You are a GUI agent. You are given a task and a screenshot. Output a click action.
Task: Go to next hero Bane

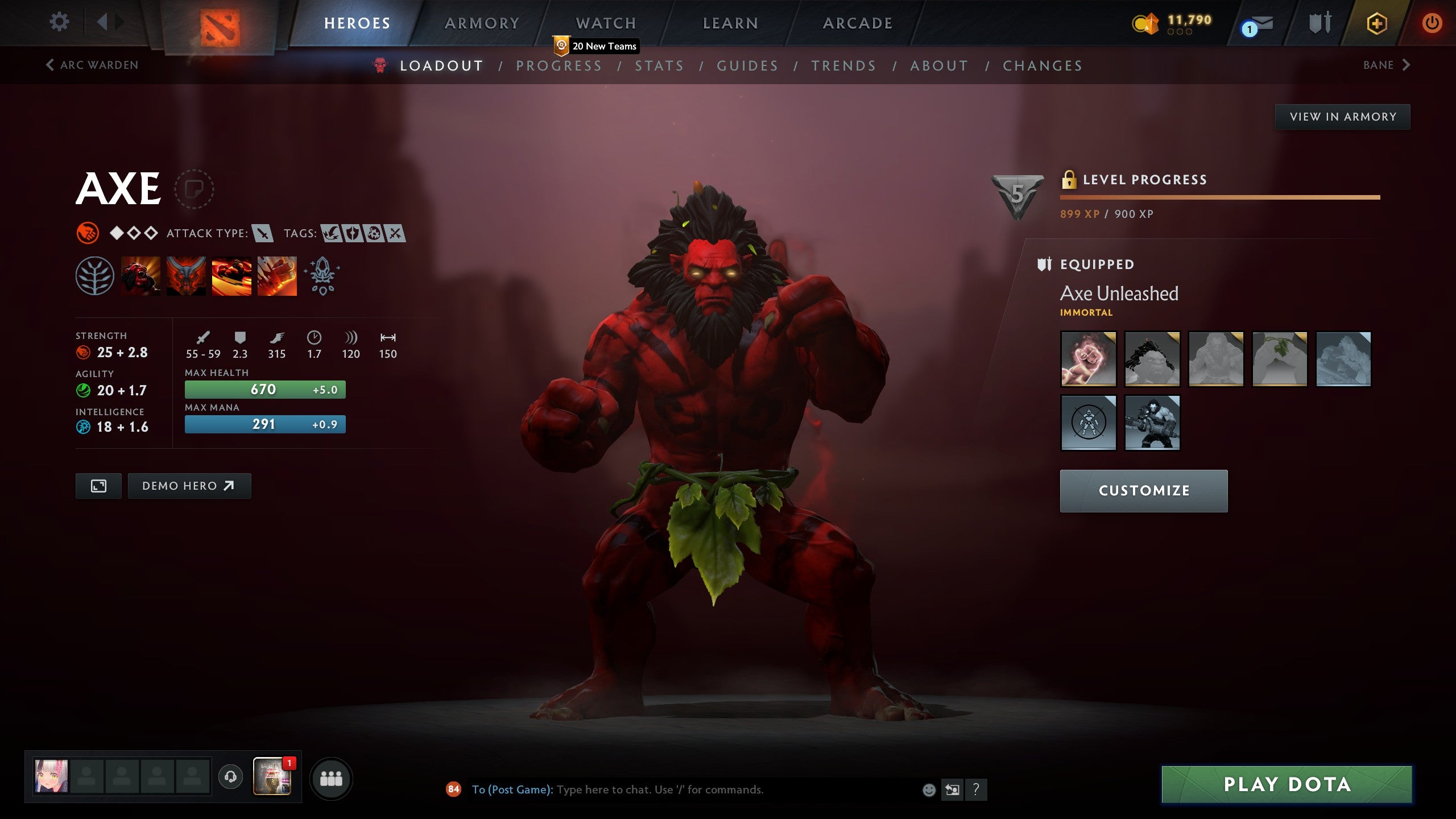1387,65
